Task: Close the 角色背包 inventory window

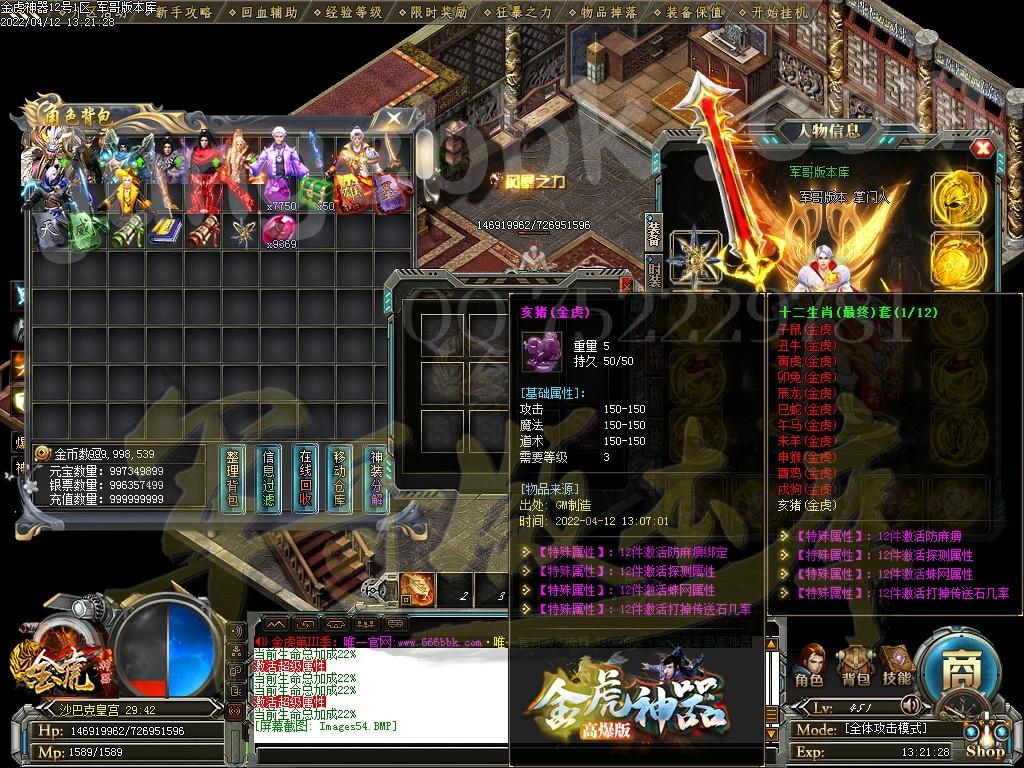Action: coord(395,119)
